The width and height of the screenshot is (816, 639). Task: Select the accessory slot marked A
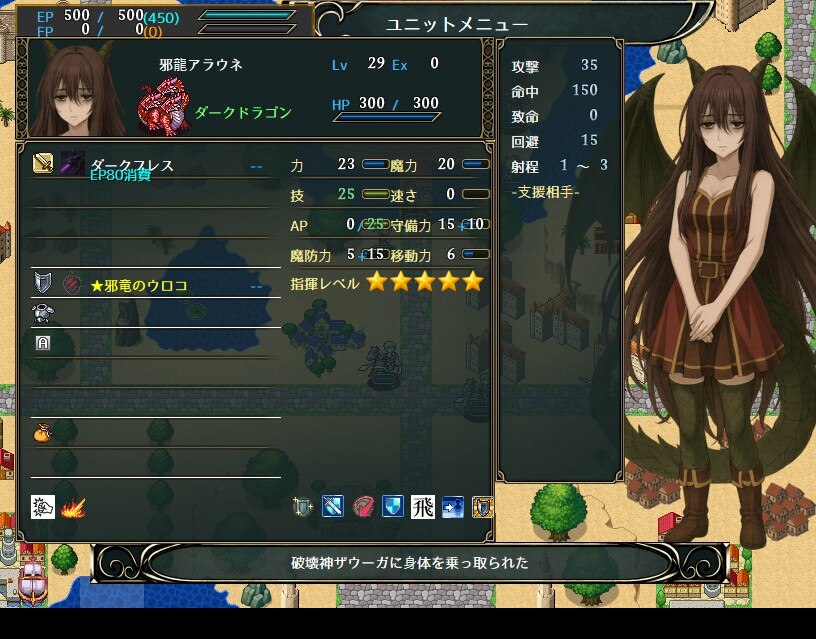150,343
